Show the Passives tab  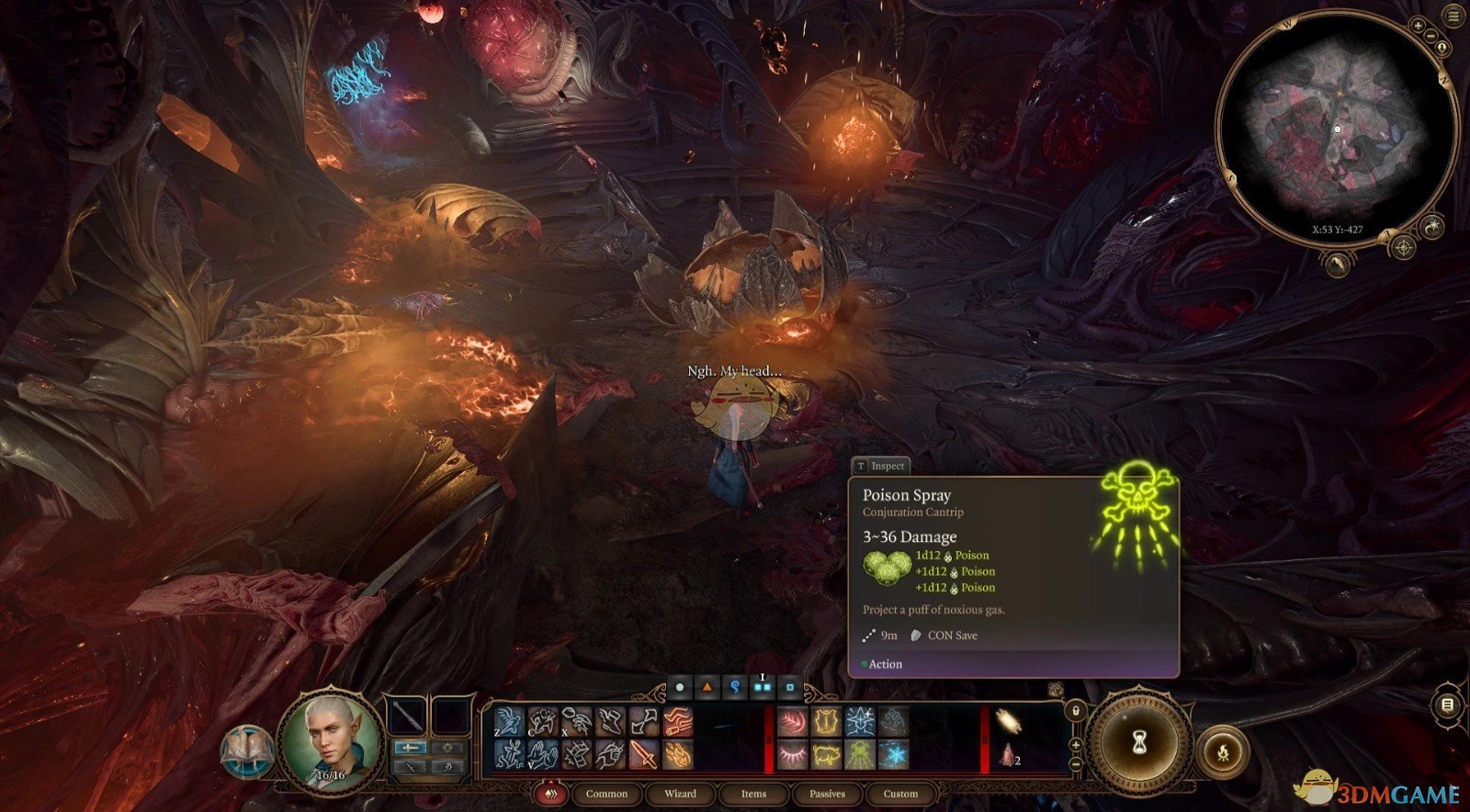point(827,794)
